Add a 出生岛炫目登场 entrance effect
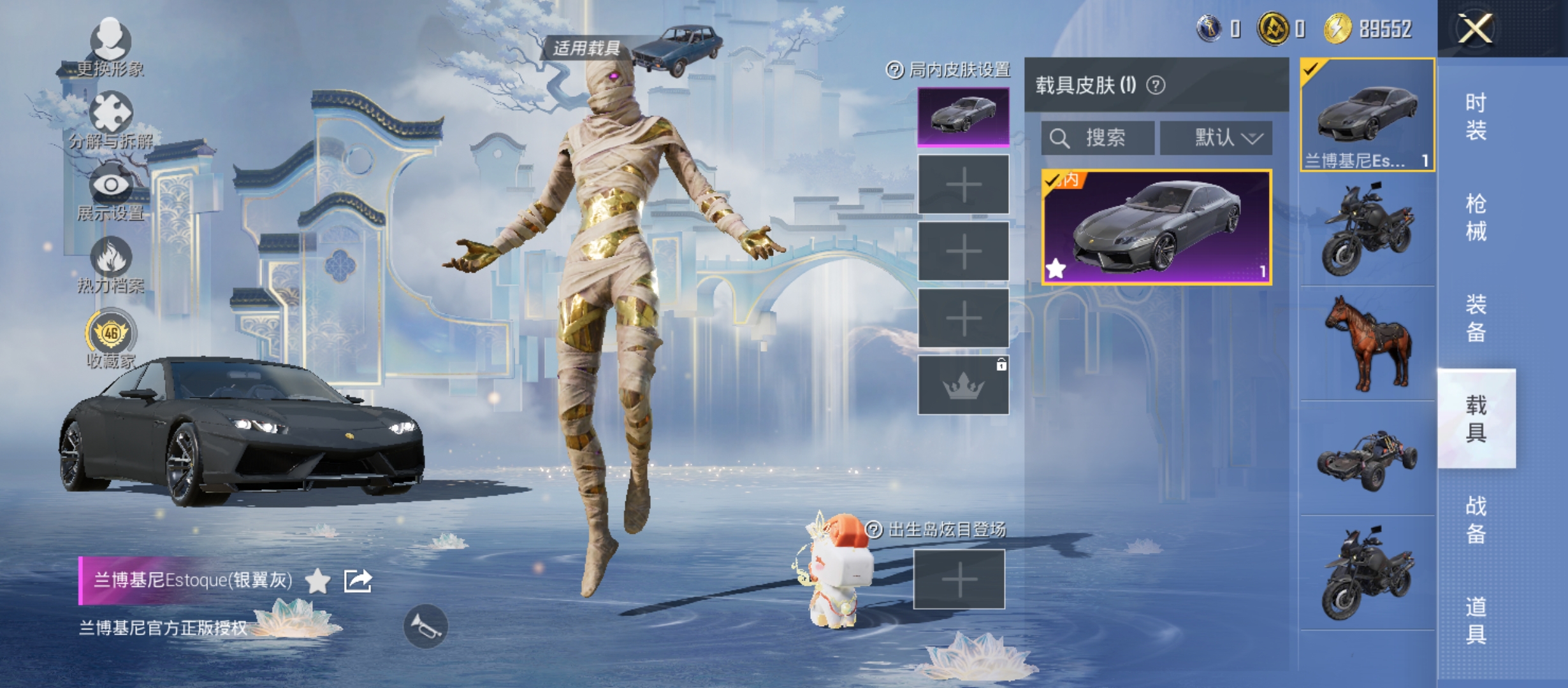This screenshot has height=688, width=1568. pyautogui.click(x=959, y=580)
